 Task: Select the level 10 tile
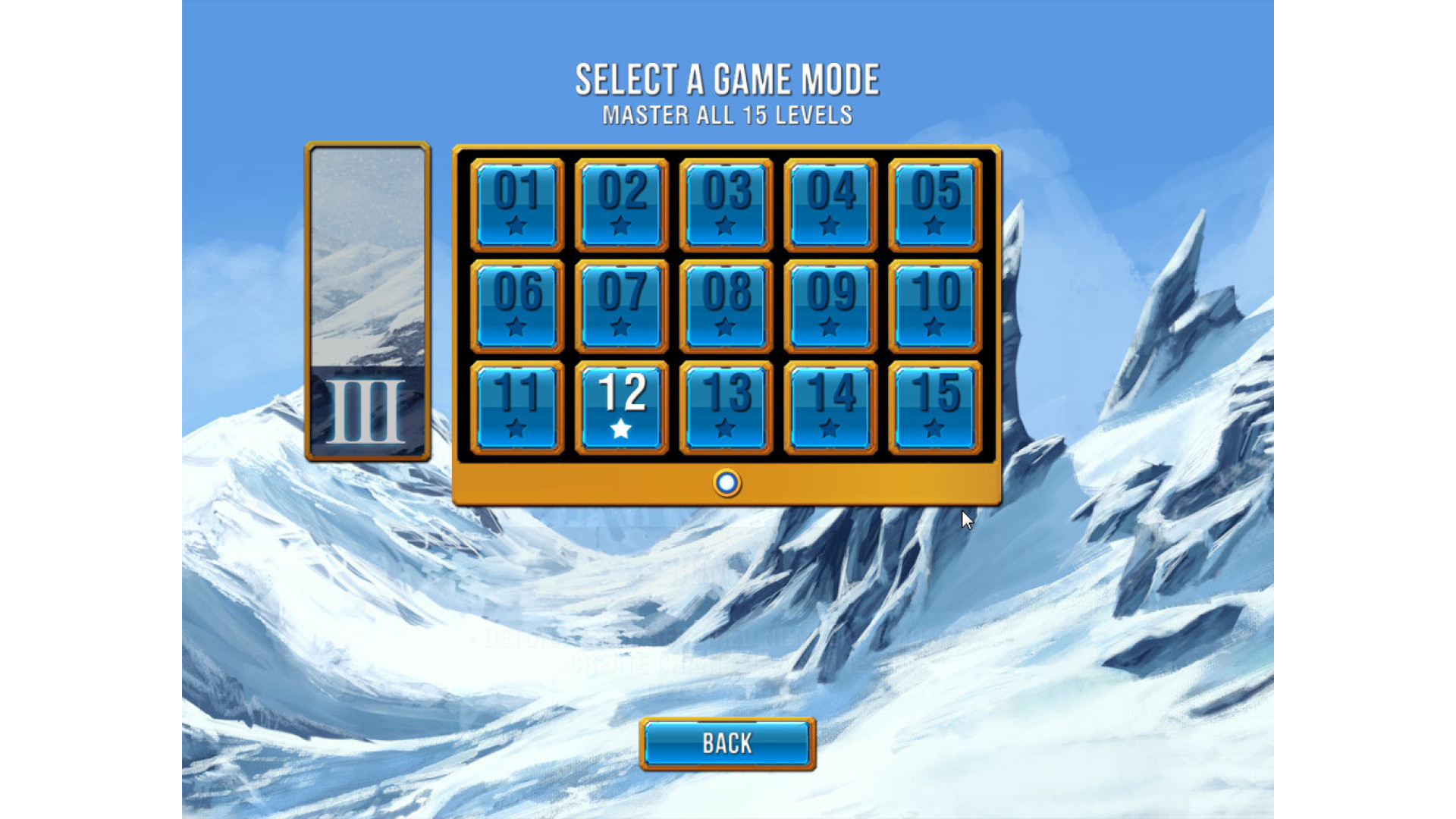(x=935, y=306)
